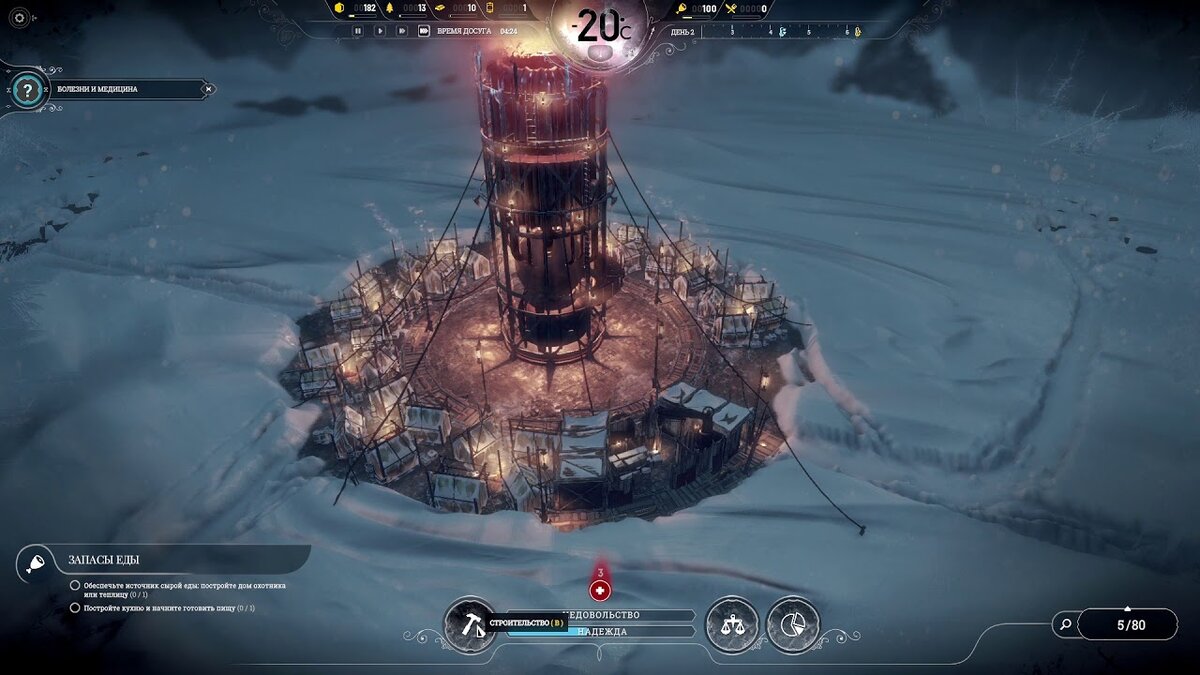Click the magnifying glass search icon
The image size is (1200, 675).
click(1066, 625)
